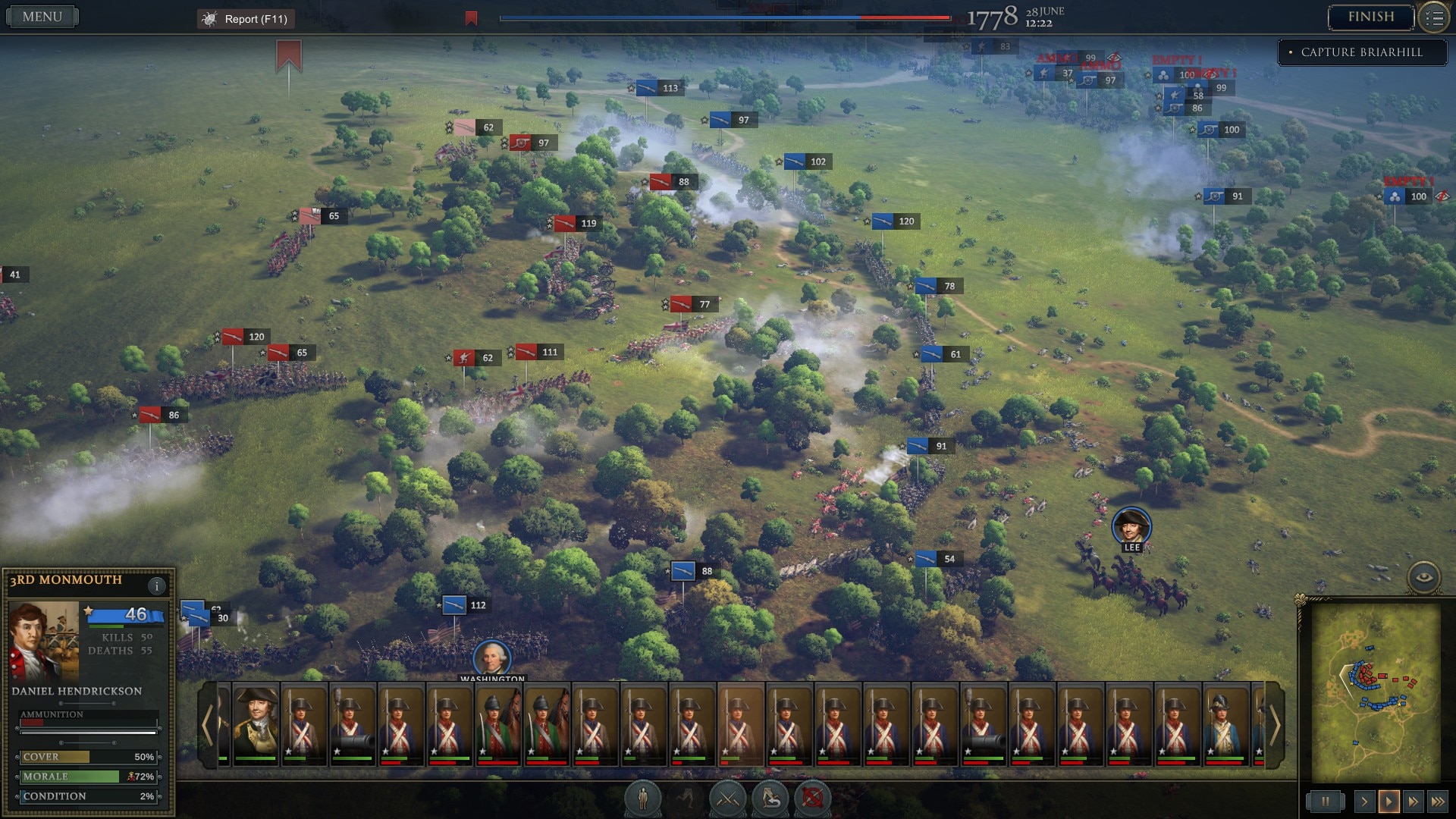Set game speed to double arrows
Image resolution: width=1456 pixels, height=819 pixels.
[1413, 802]
